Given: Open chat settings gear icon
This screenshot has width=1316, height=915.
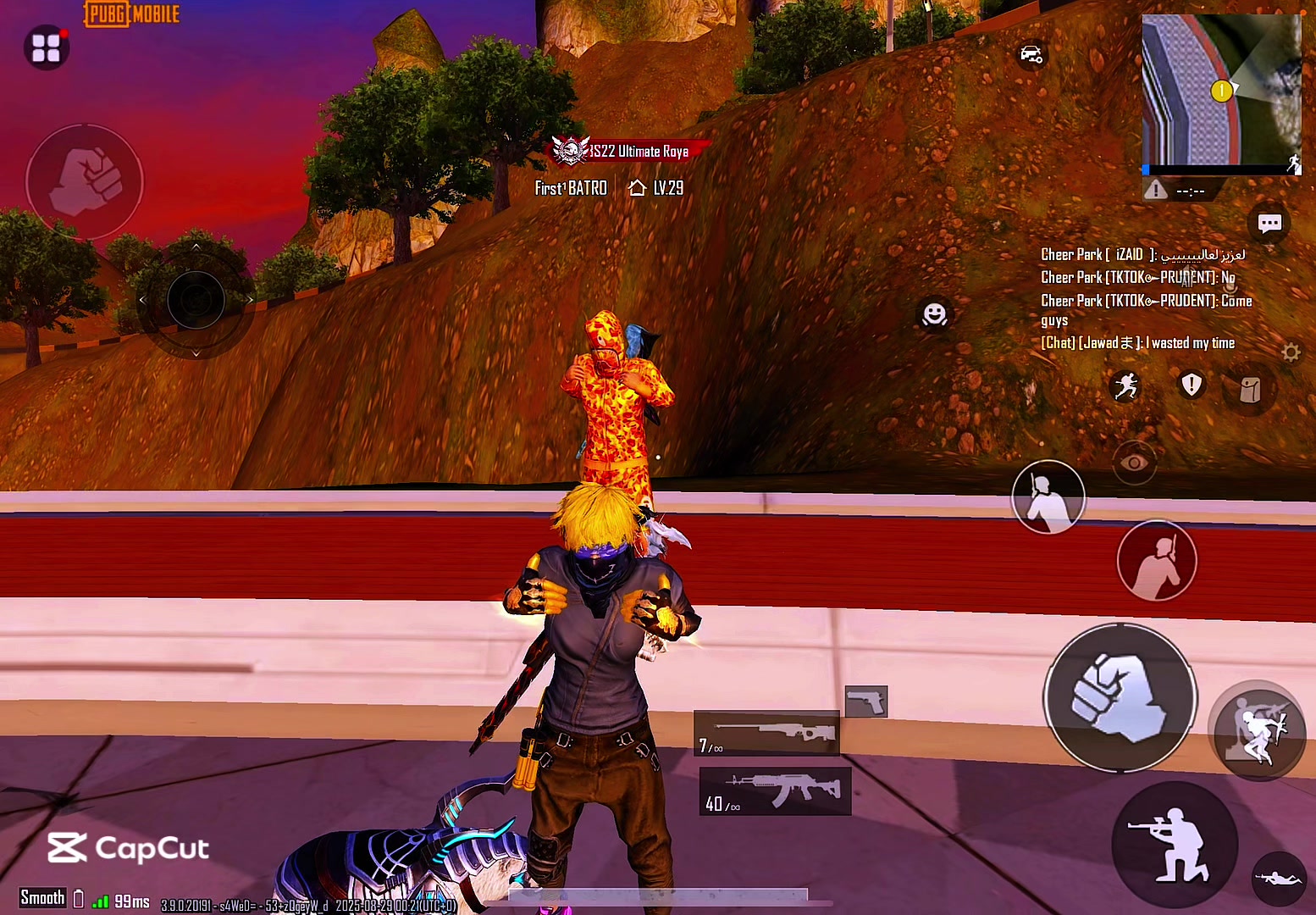Looking at the screenshot, I should pyautogui.click(x=1291, y=352).
